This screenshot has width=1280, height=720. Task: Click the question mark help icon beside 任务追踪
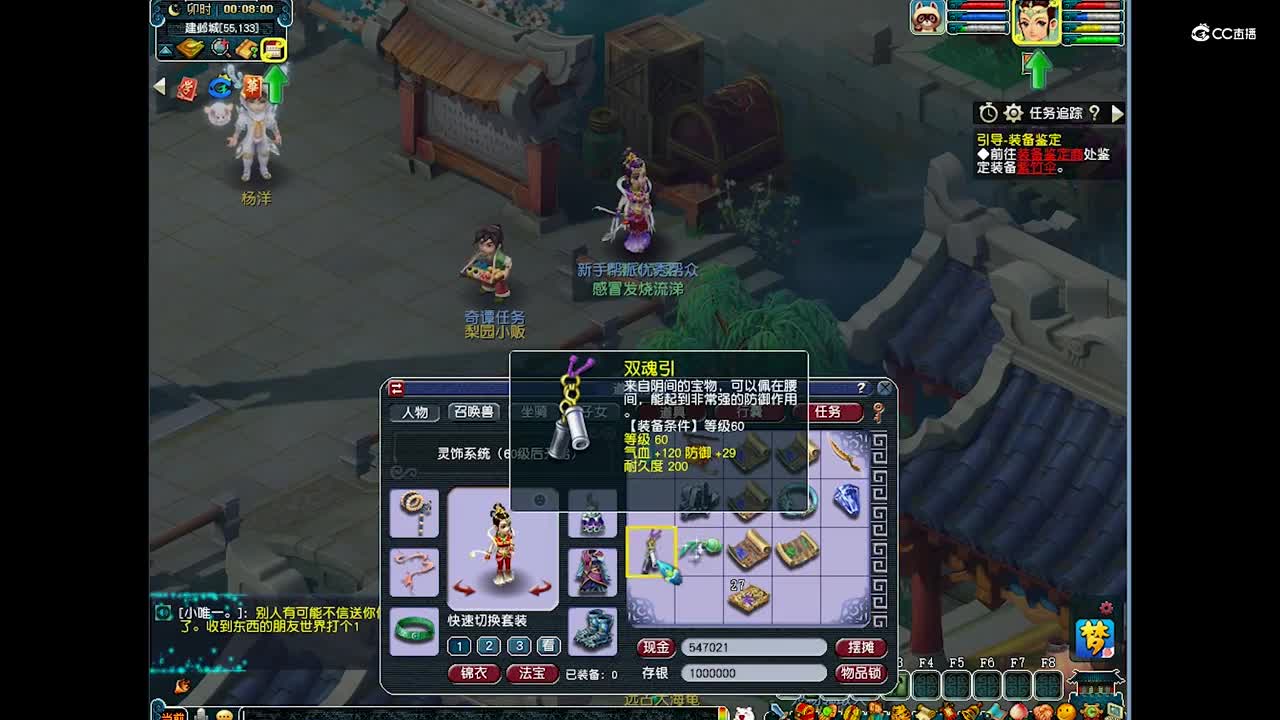click(x=1095, y=113)
